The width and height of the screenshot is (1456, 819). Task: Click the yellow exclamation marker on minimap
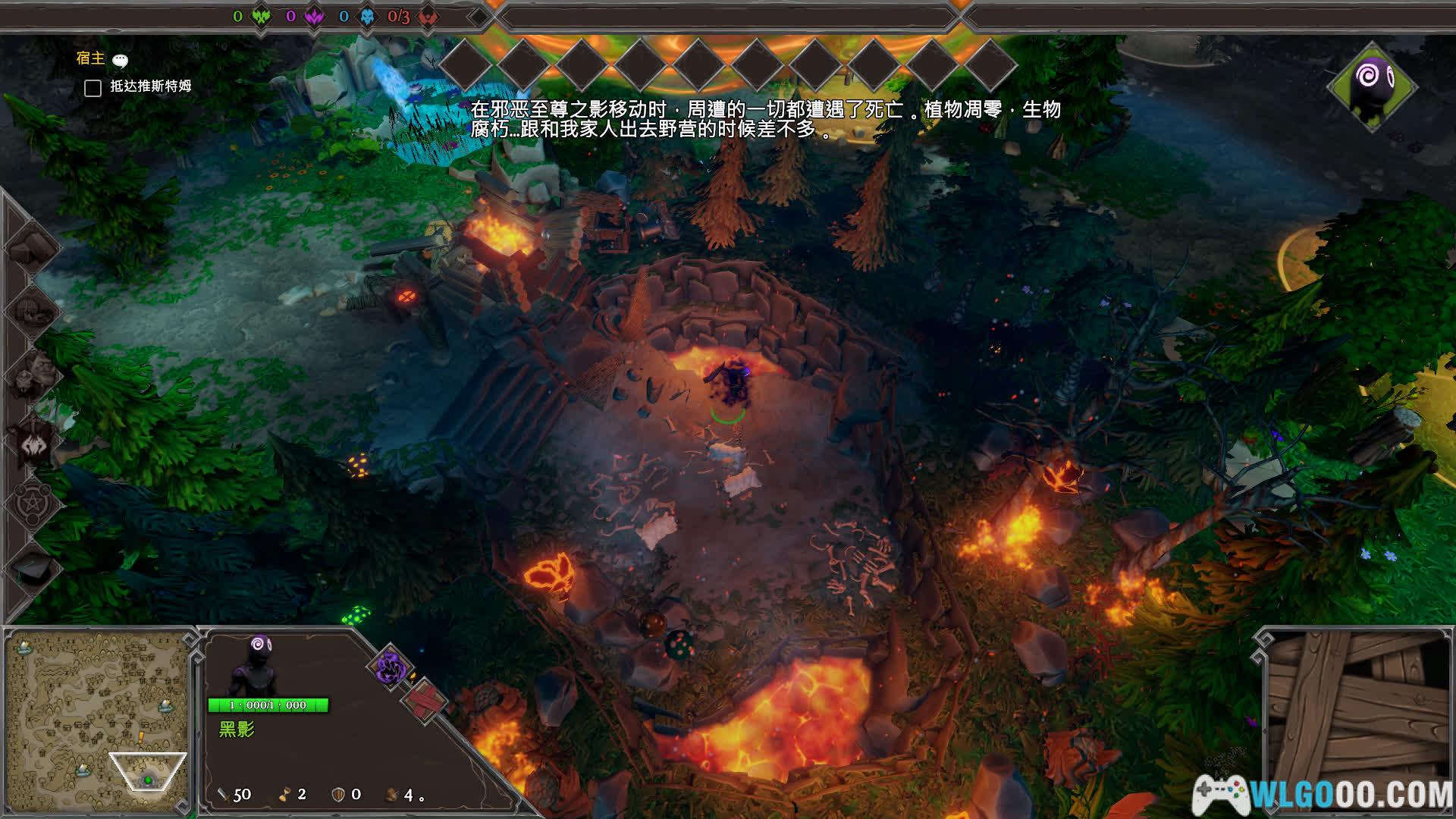pos(140,736)
